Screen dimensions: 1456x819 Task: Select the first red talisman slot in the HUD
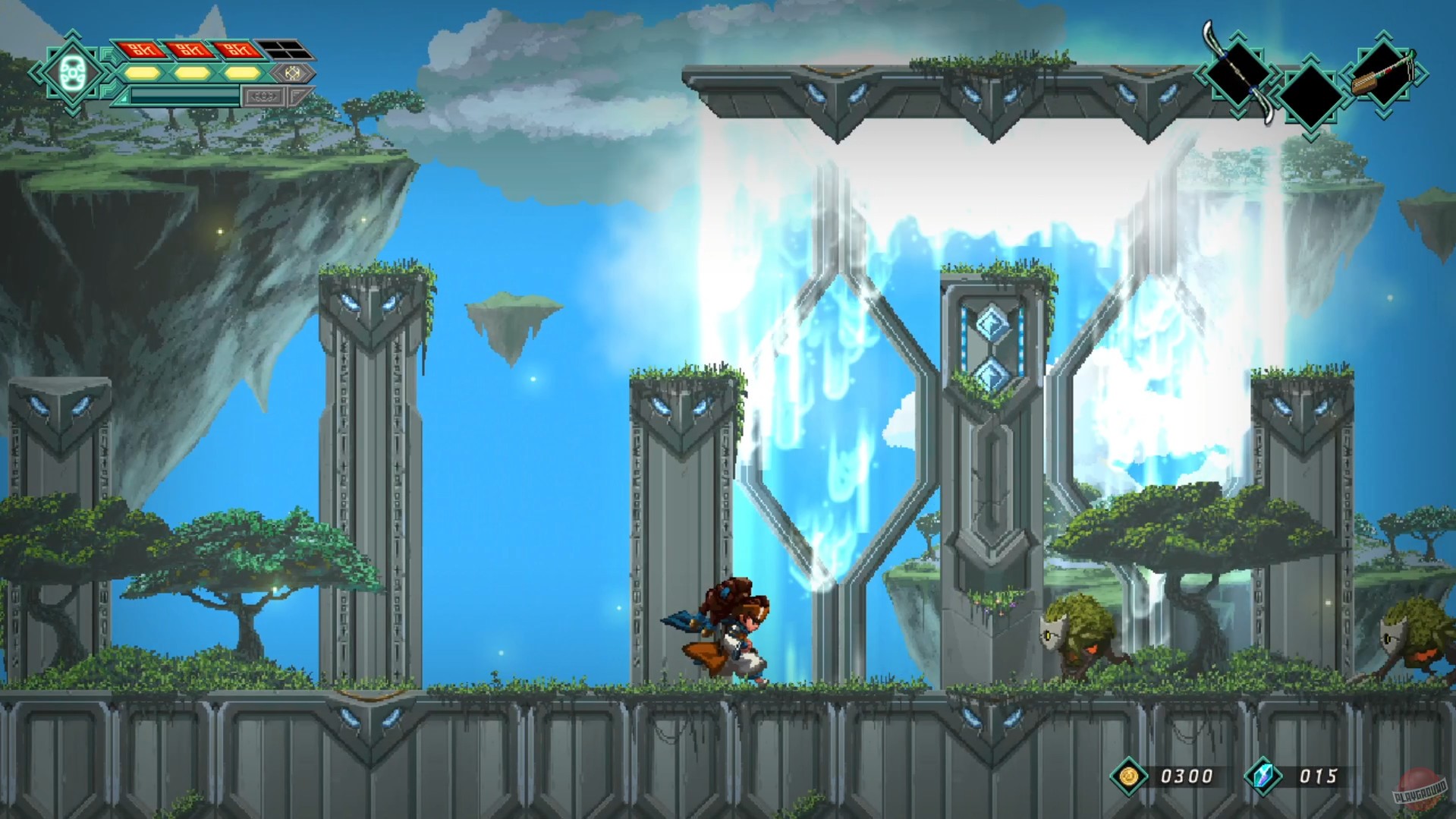coord(142,49)
